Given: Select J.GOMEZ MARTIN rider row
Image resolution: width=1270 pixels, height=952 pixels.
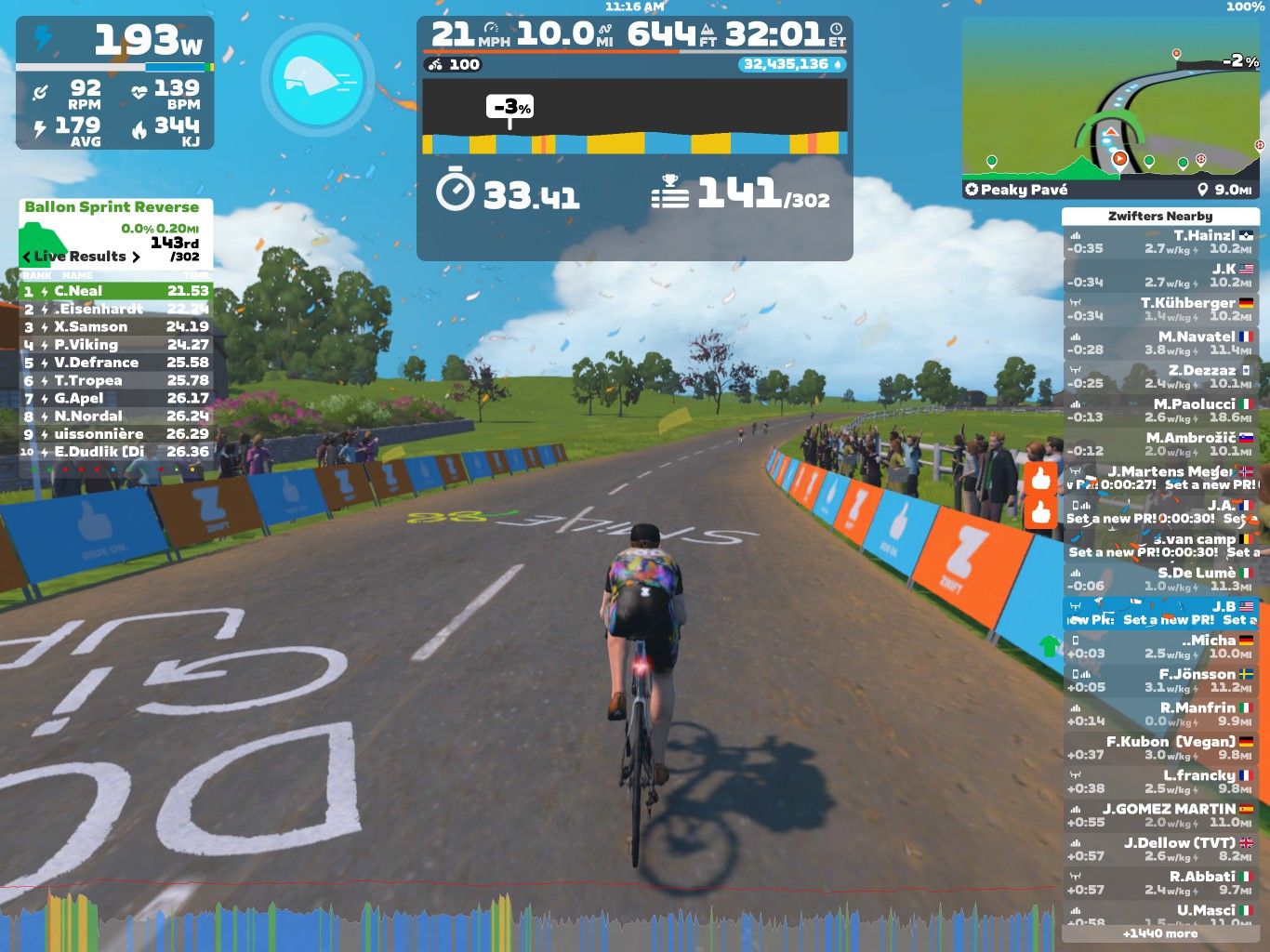Looking at the screenshot, I should [1160, 815].
